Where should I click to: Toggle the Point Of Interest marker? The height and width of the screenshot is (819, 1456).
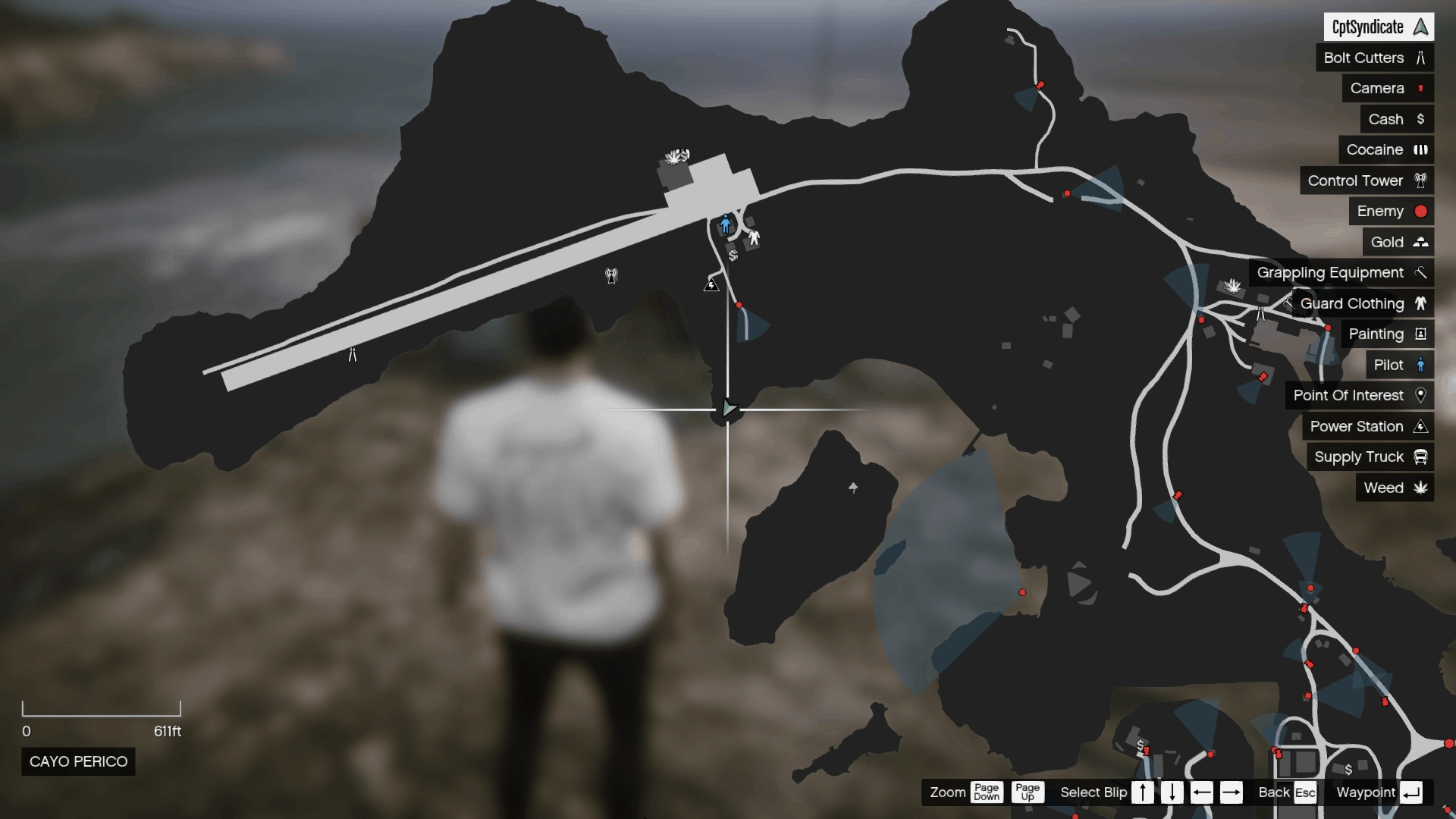point(1421,395)
